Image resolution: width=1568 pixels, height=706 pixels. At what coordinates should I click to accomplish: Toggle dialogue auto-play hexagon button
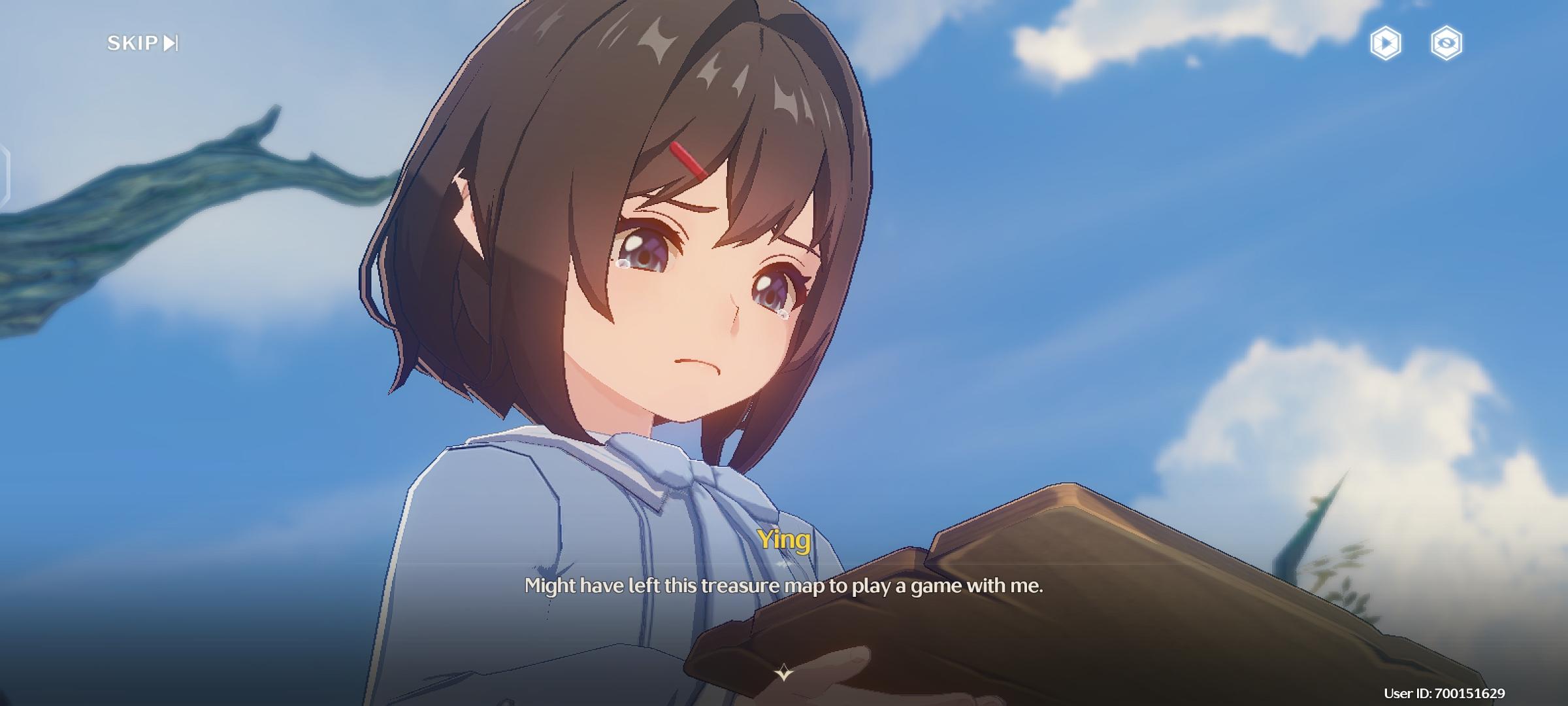[1385, 44]
